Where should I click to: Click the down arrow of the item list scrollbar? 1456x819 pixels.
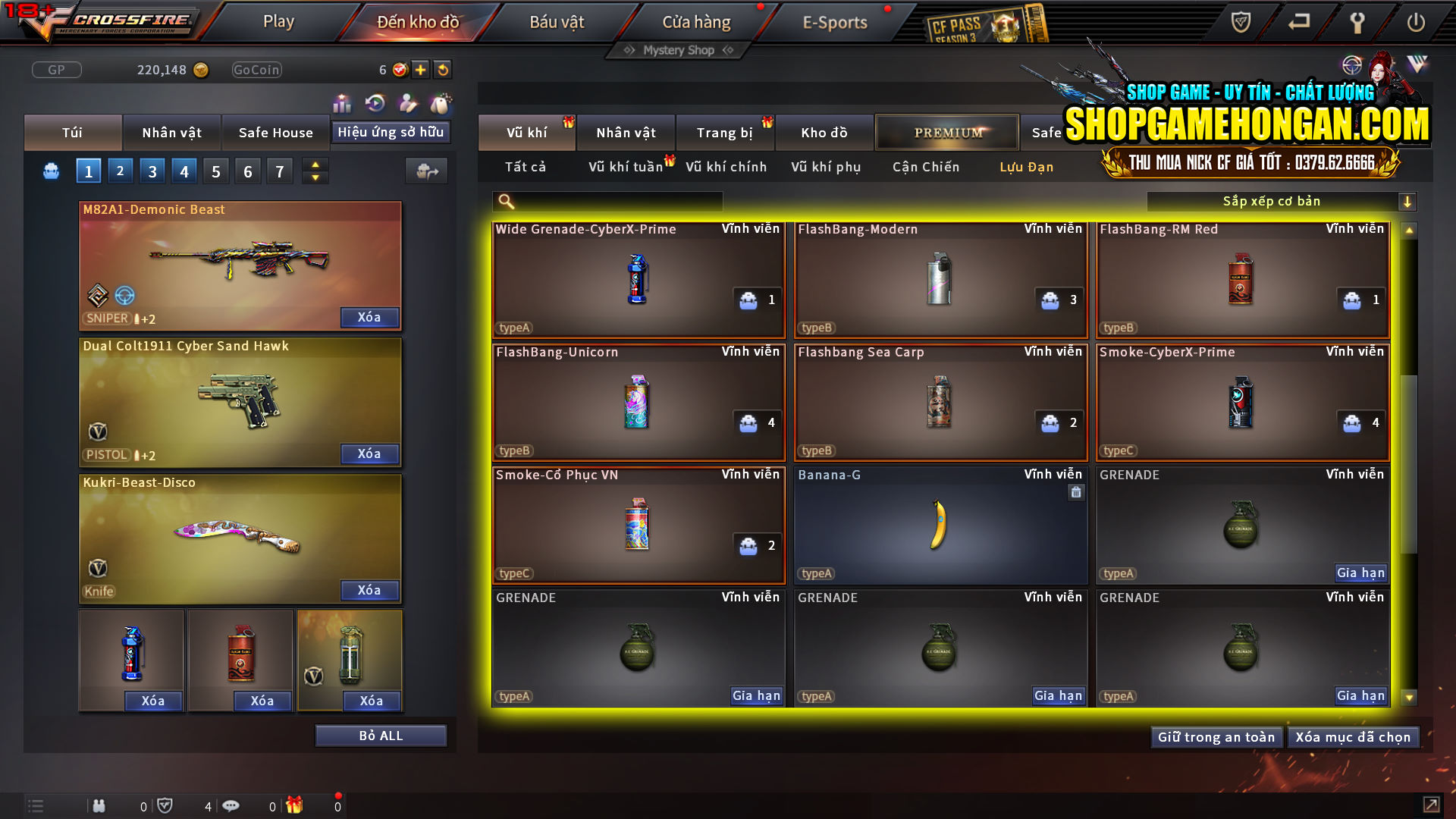[x=1409, y=695]
